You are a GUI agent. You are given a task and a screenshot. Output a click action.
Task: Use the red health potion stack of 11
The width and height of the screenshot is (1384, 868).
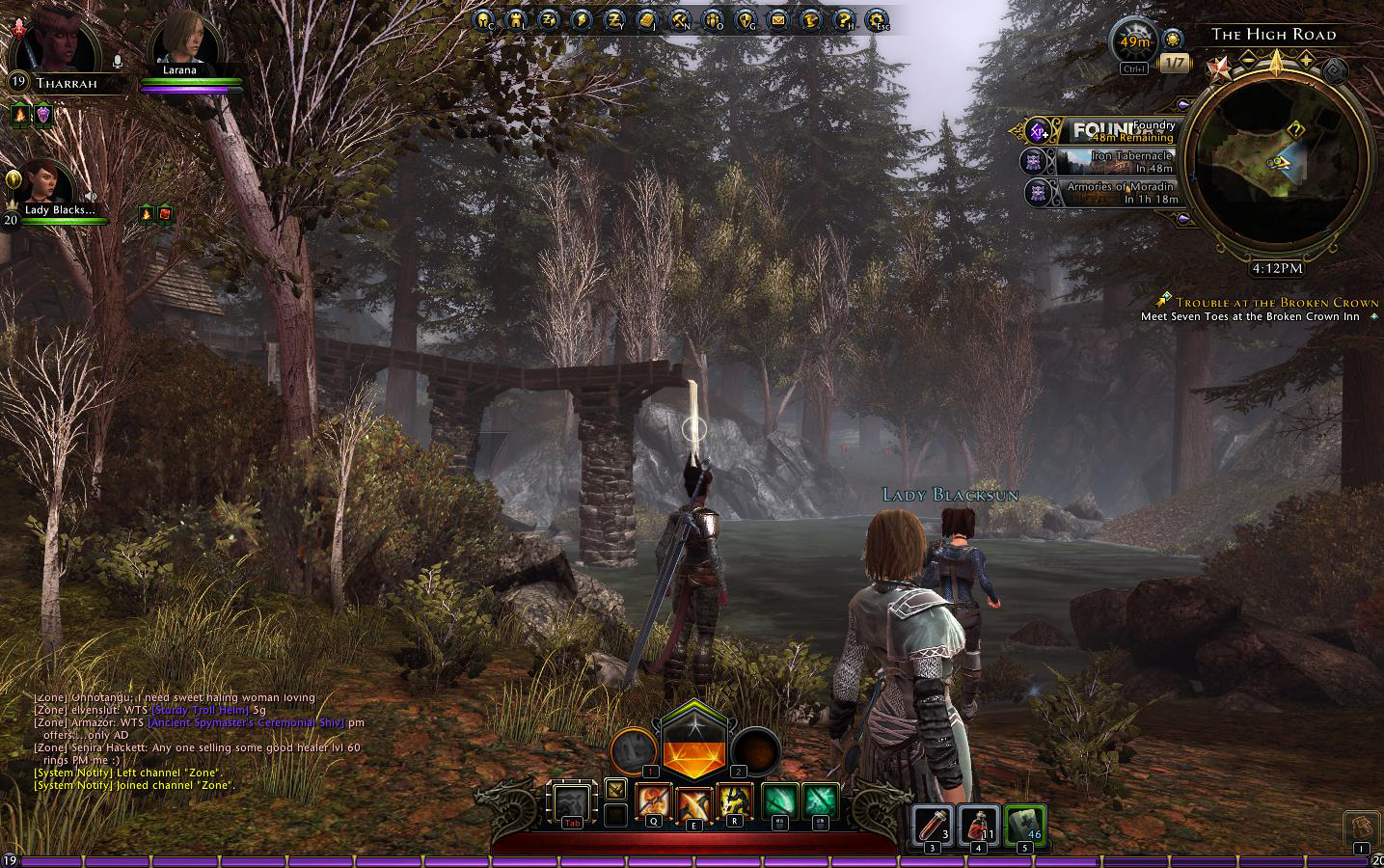coord(977,825)
